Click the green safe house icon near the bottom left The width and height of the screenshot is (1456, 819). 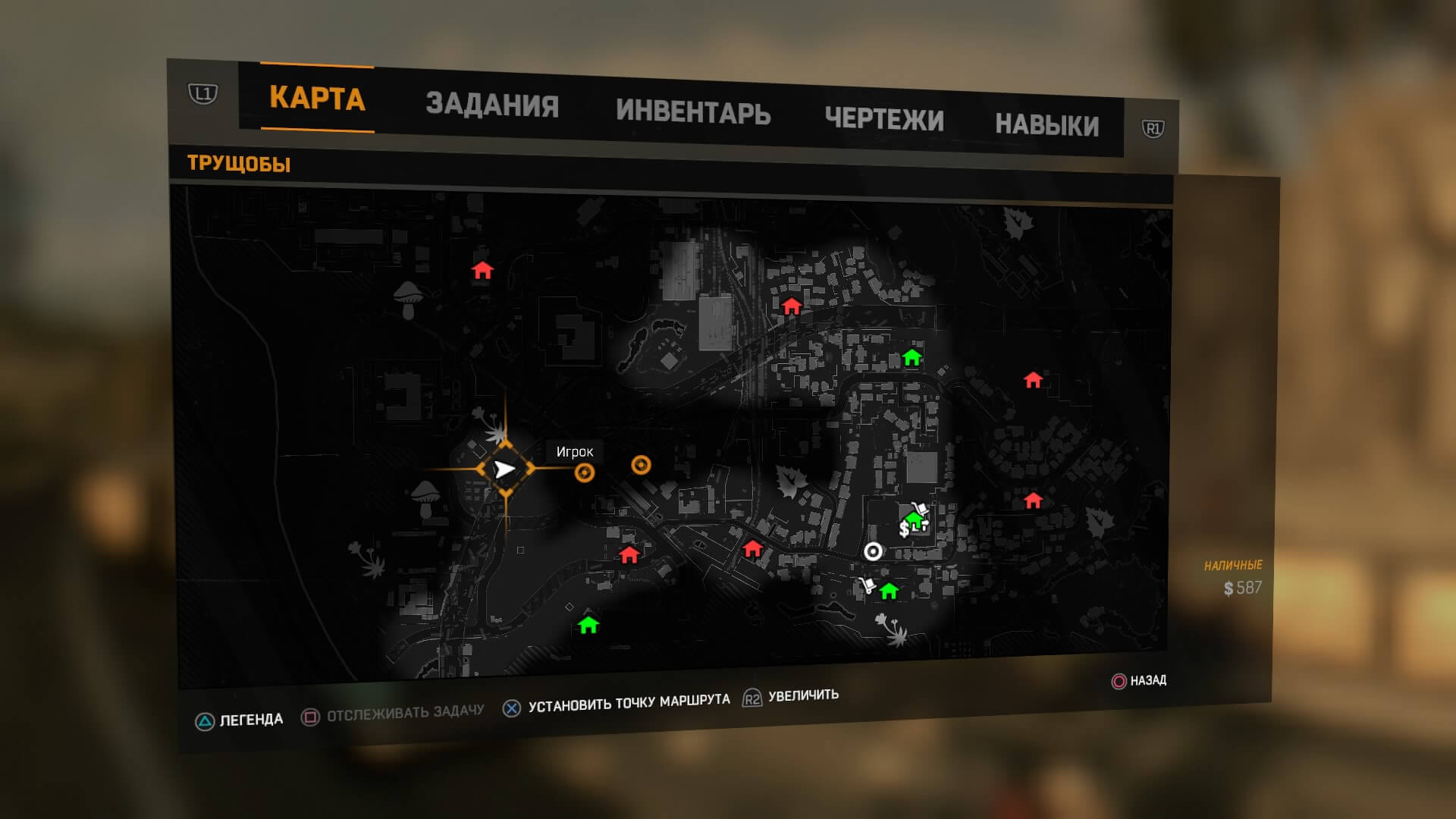click(x=588, y=626)
